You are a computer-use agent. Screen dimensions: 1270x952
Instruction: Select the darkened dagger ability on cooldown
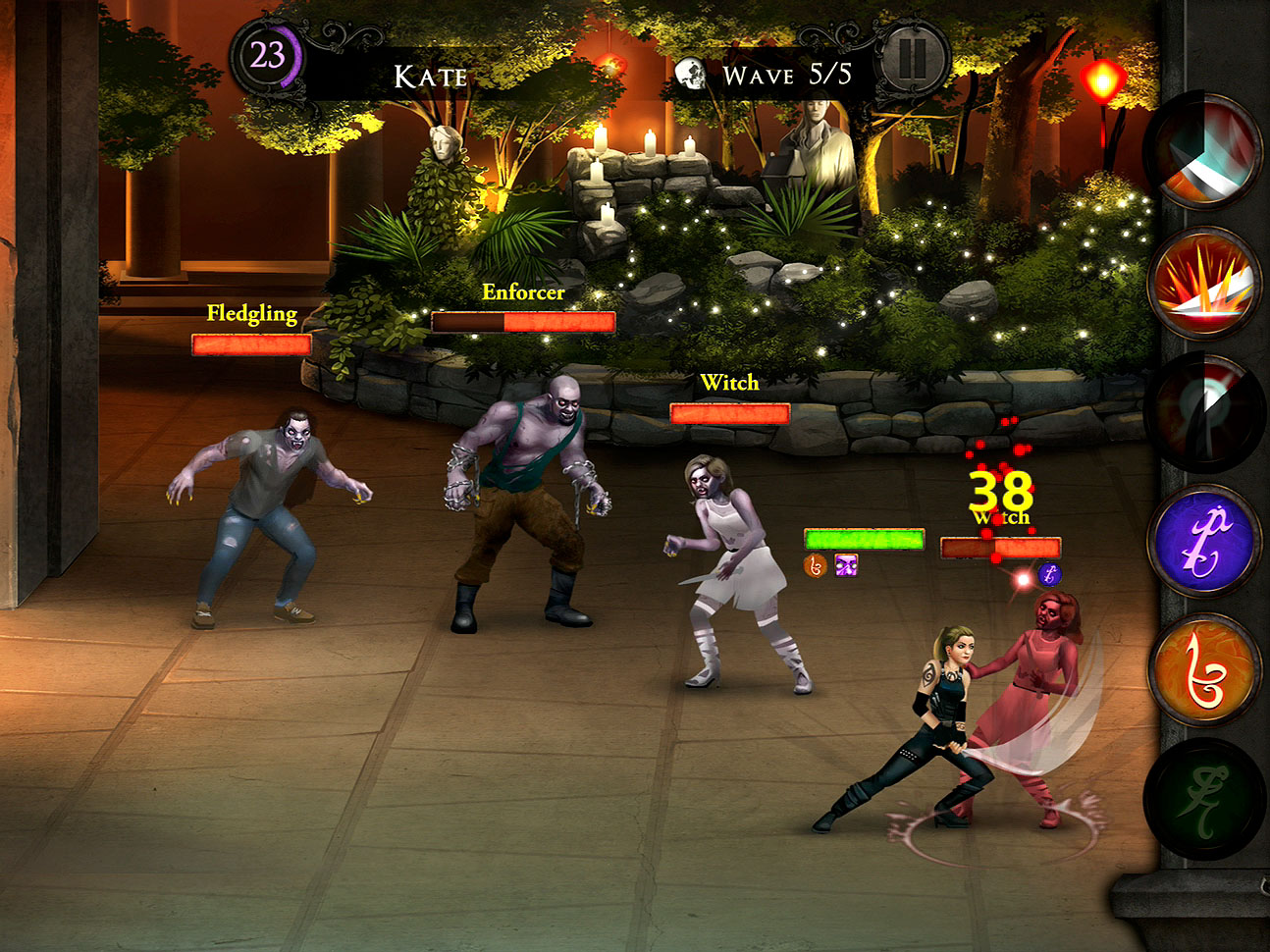(x=1206, y=411)
